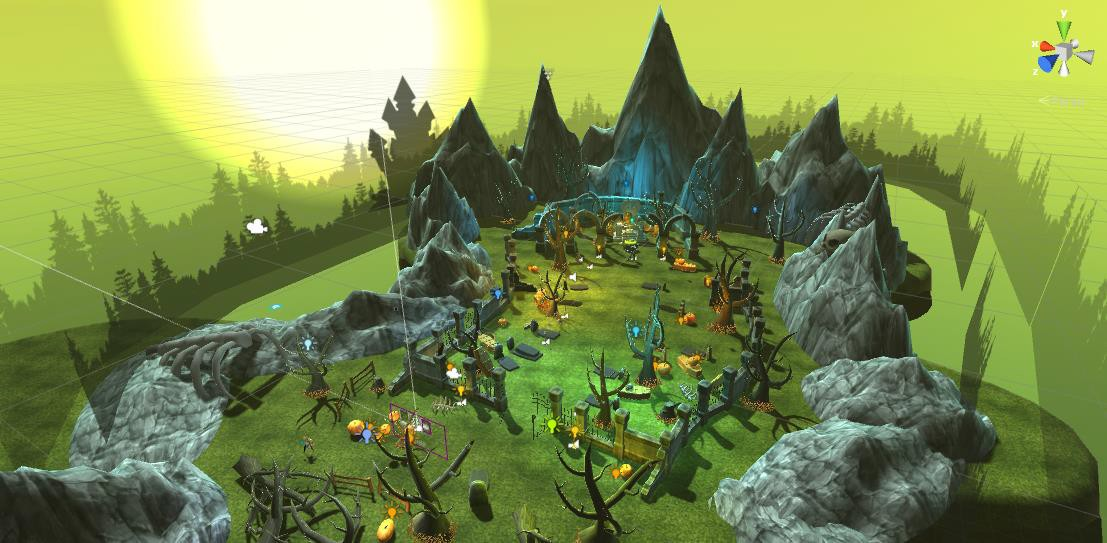Toggle the Persp projection label
Screen dimensions: 1107x543
1066,100
